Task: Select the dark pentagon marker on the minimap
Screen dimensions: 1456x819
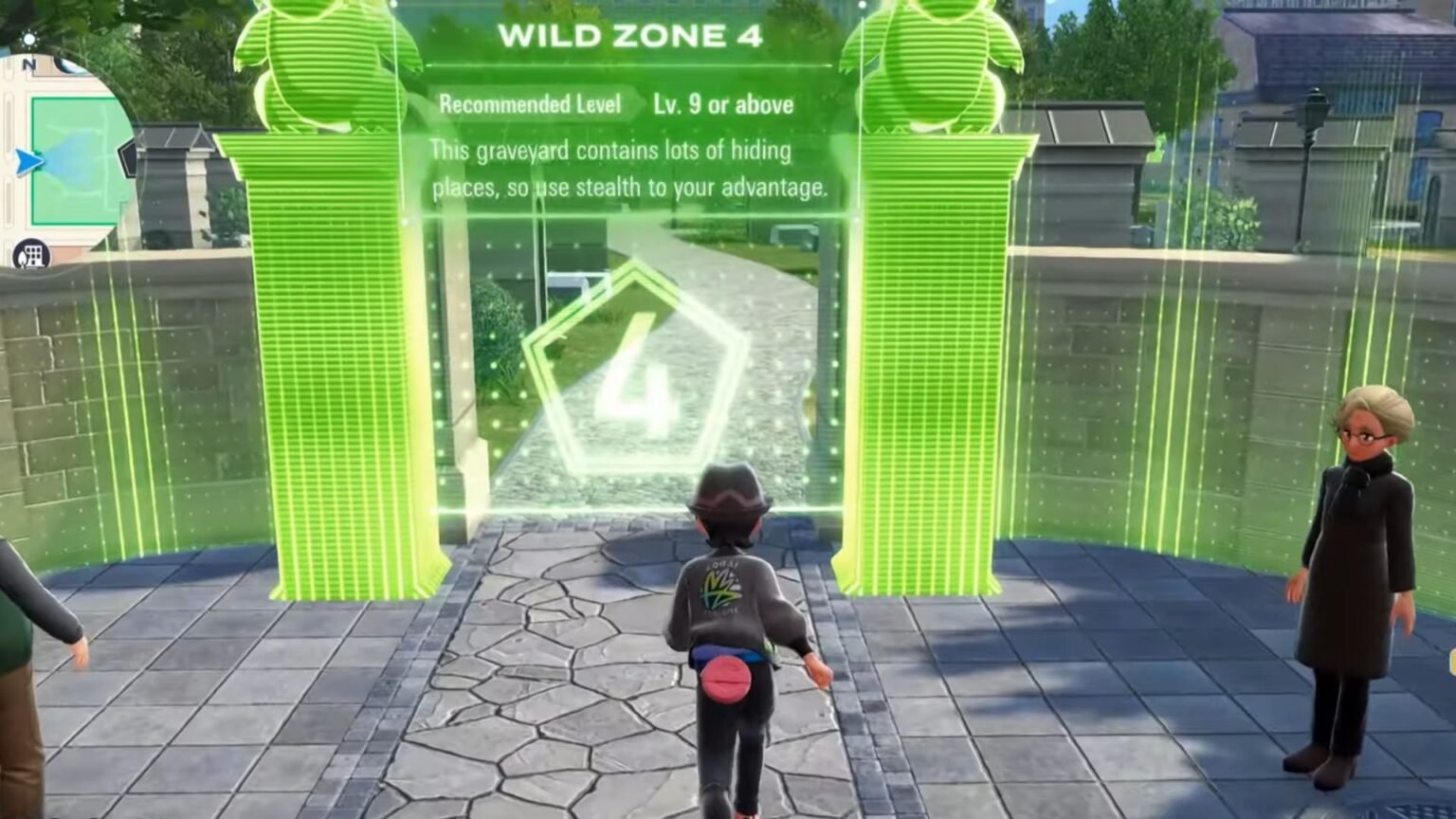Action: click(x=128, y=156)
